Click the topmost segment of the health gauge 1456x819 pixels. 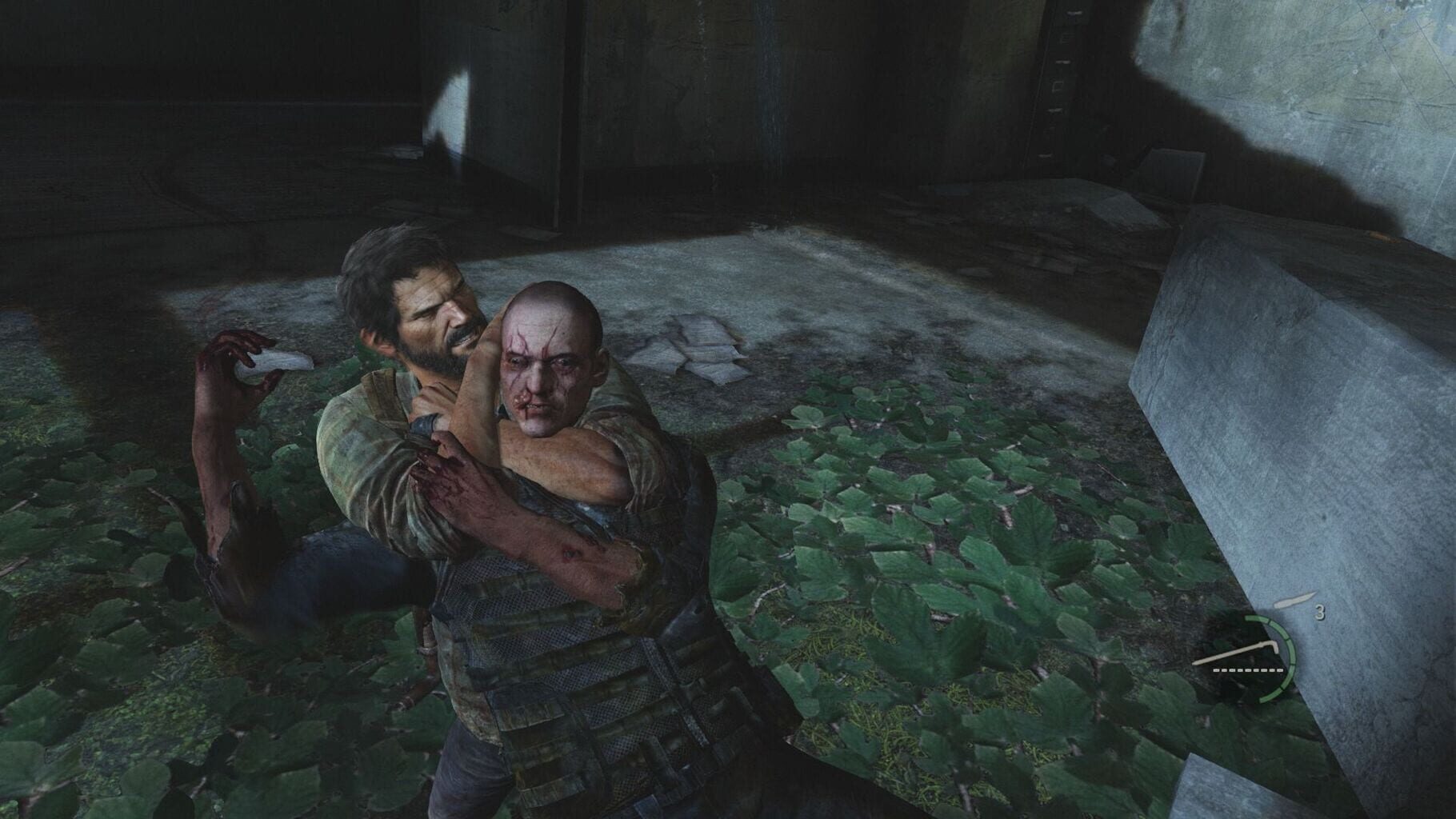[1258, 619]
